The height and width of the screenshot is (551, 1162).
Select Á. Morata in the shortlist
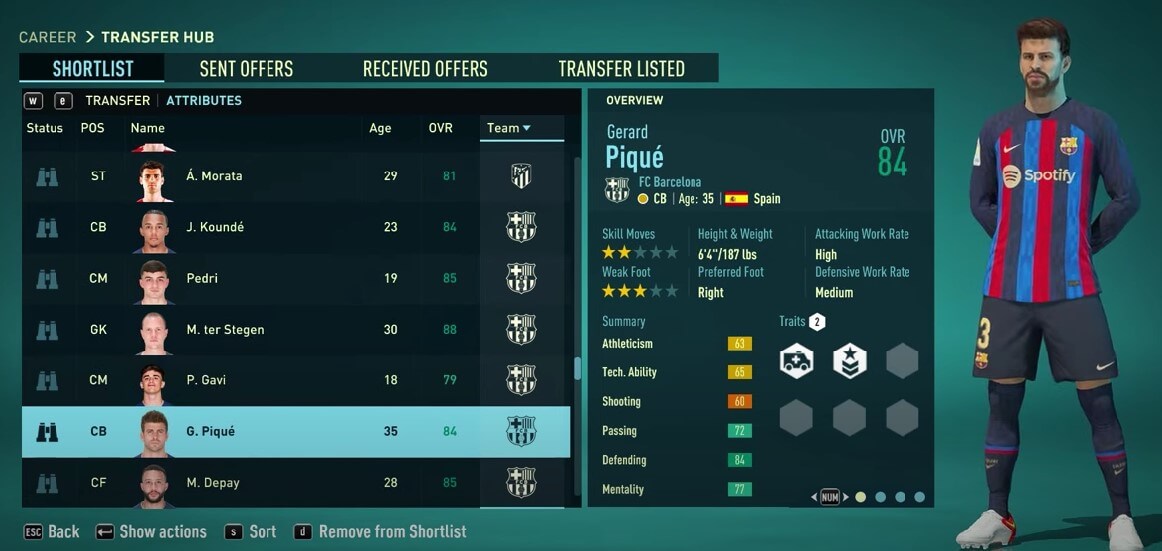point(214,176)
